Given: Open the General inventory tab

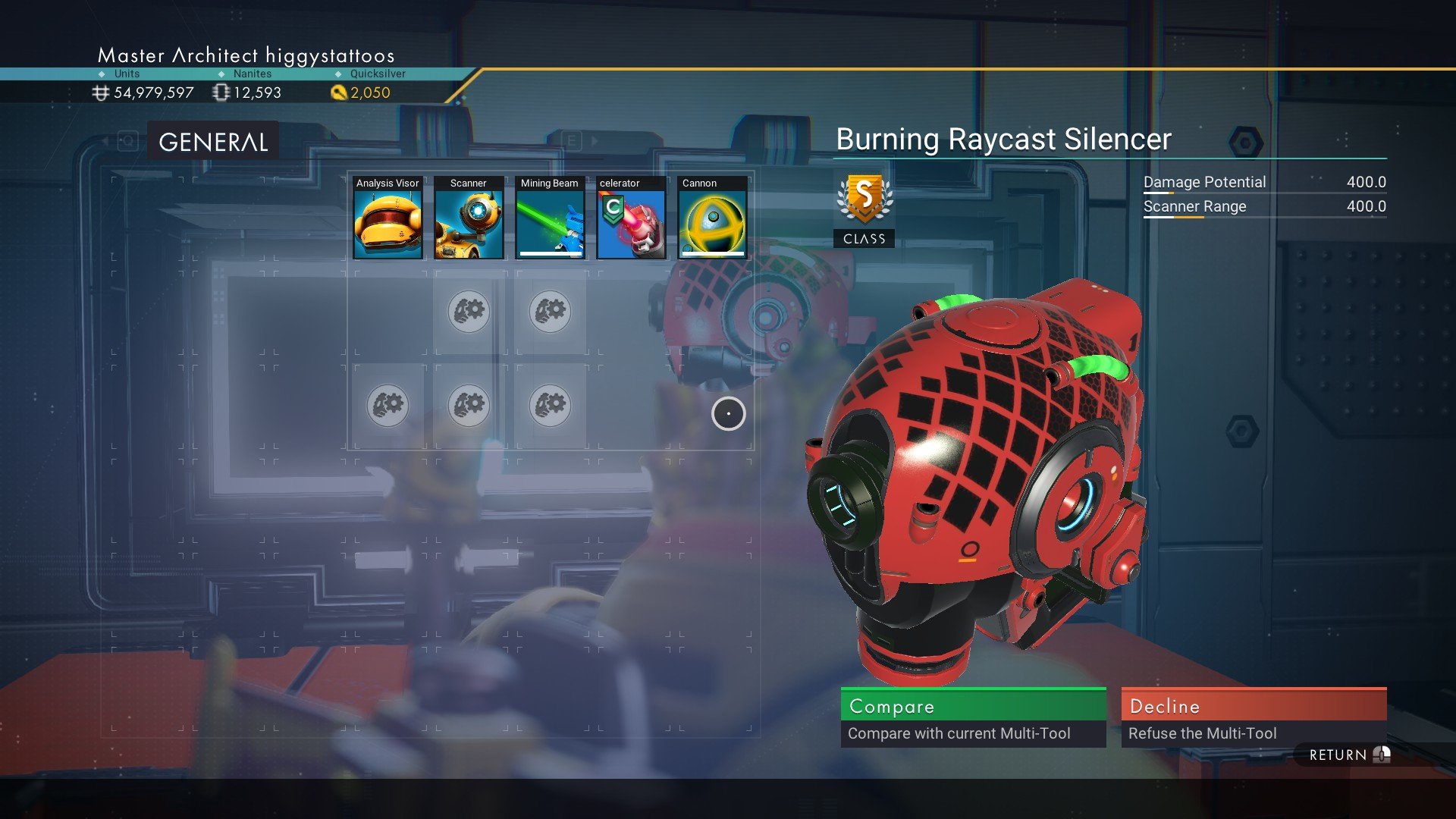Looking at the screenshot, I should pyautogui.click(x=213, y=142).
